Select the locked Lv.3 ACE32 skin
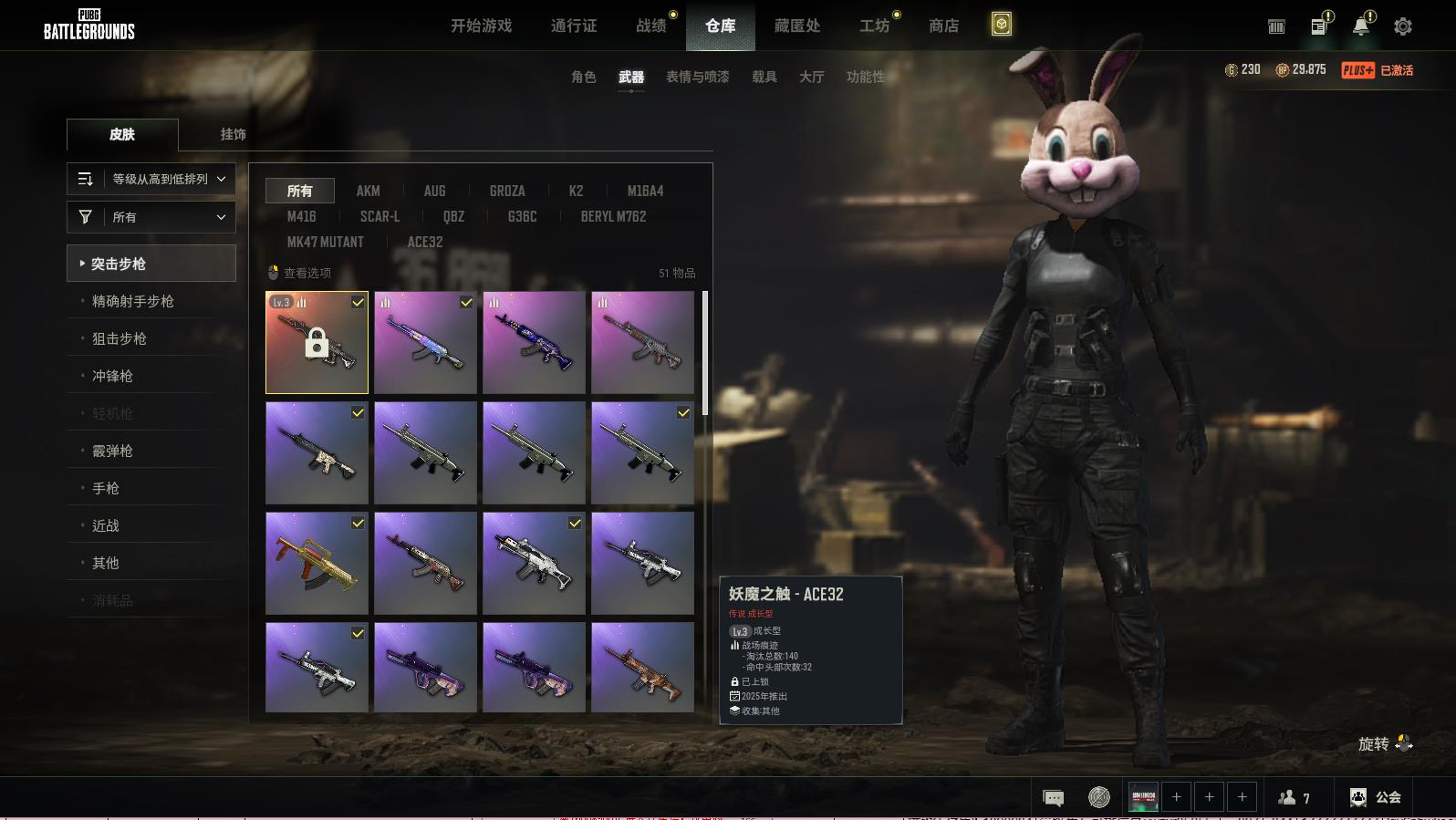 [x=317, y=343]
